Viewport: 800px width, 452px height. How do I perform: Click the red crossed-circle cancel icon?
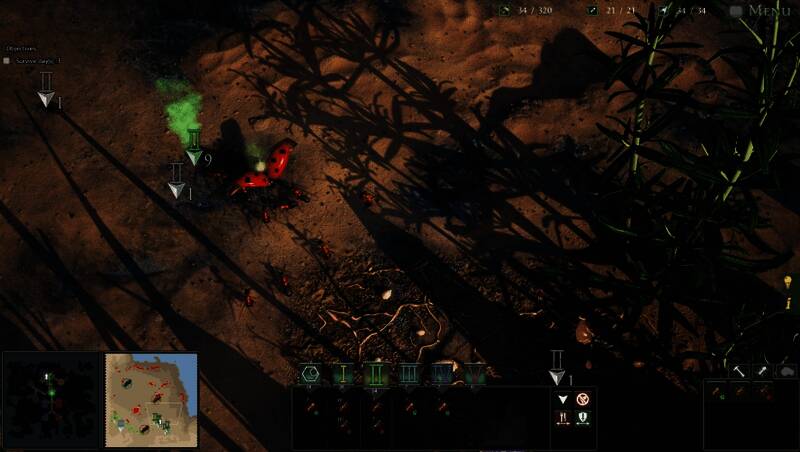[x=583, y=400]
